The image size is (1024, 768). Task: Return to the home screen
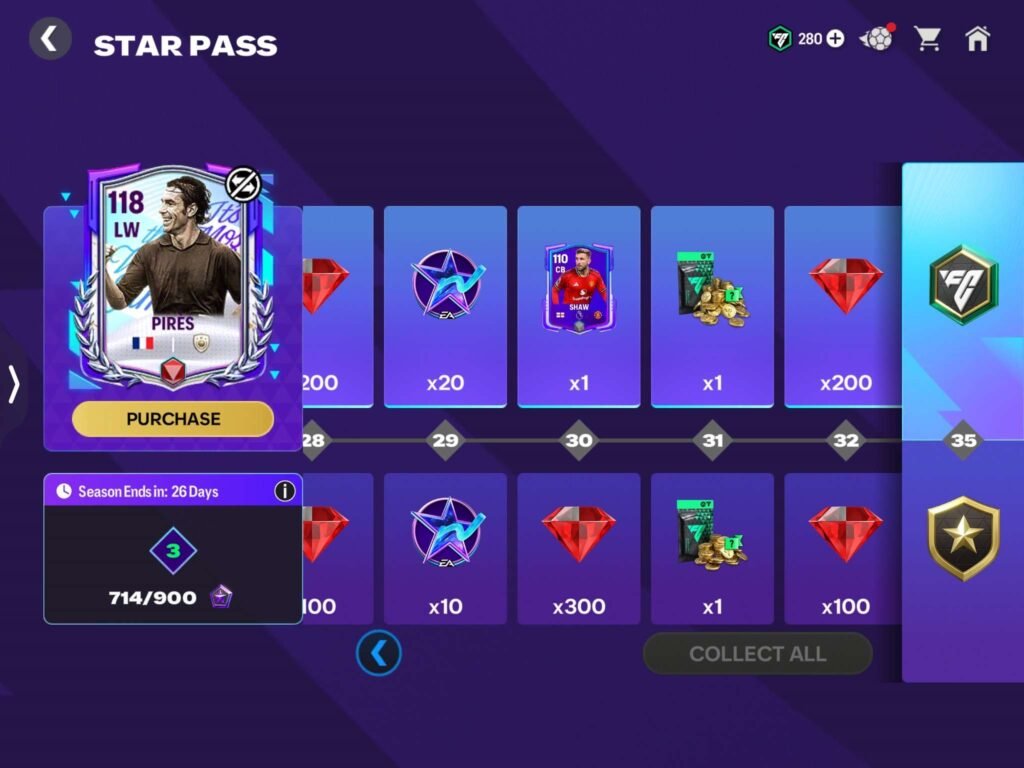tap(977, 39)
